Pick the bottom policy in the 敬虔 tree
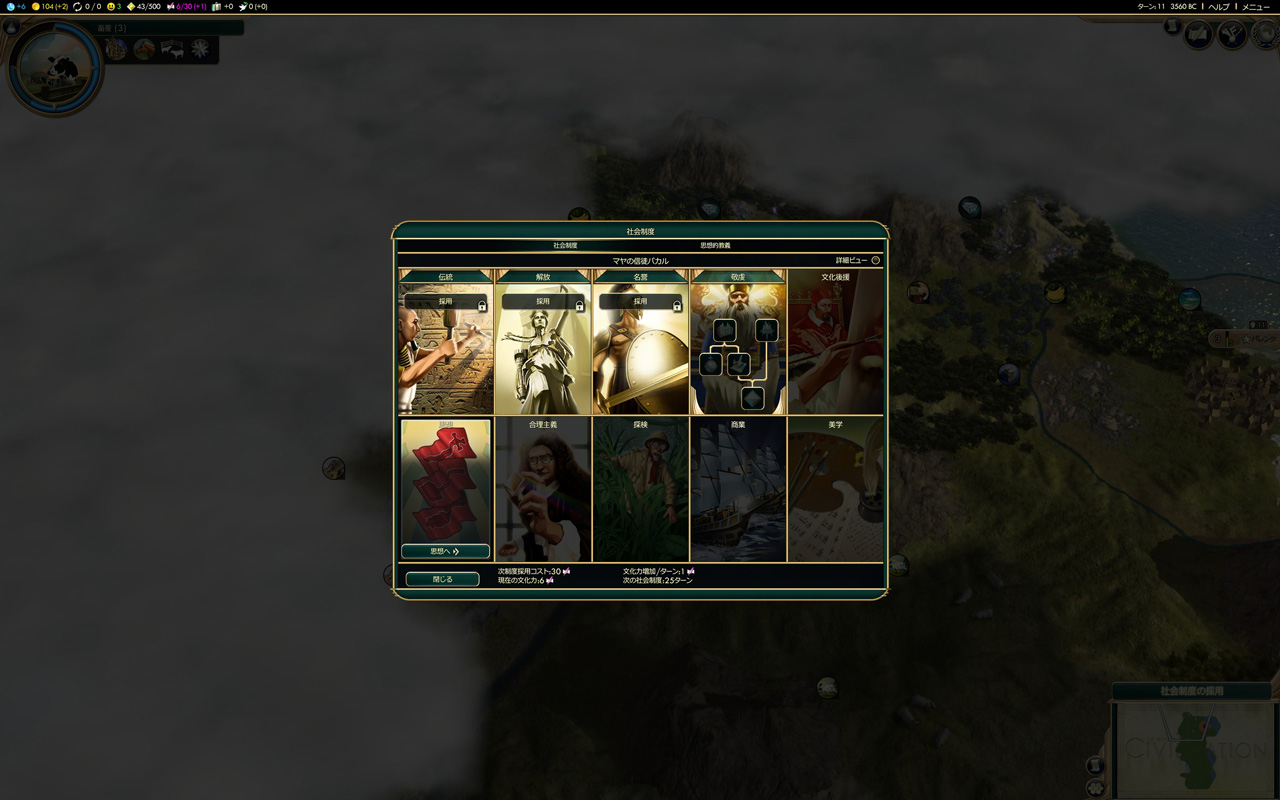Screen dimensions: 1280x800 click(752, 398)
